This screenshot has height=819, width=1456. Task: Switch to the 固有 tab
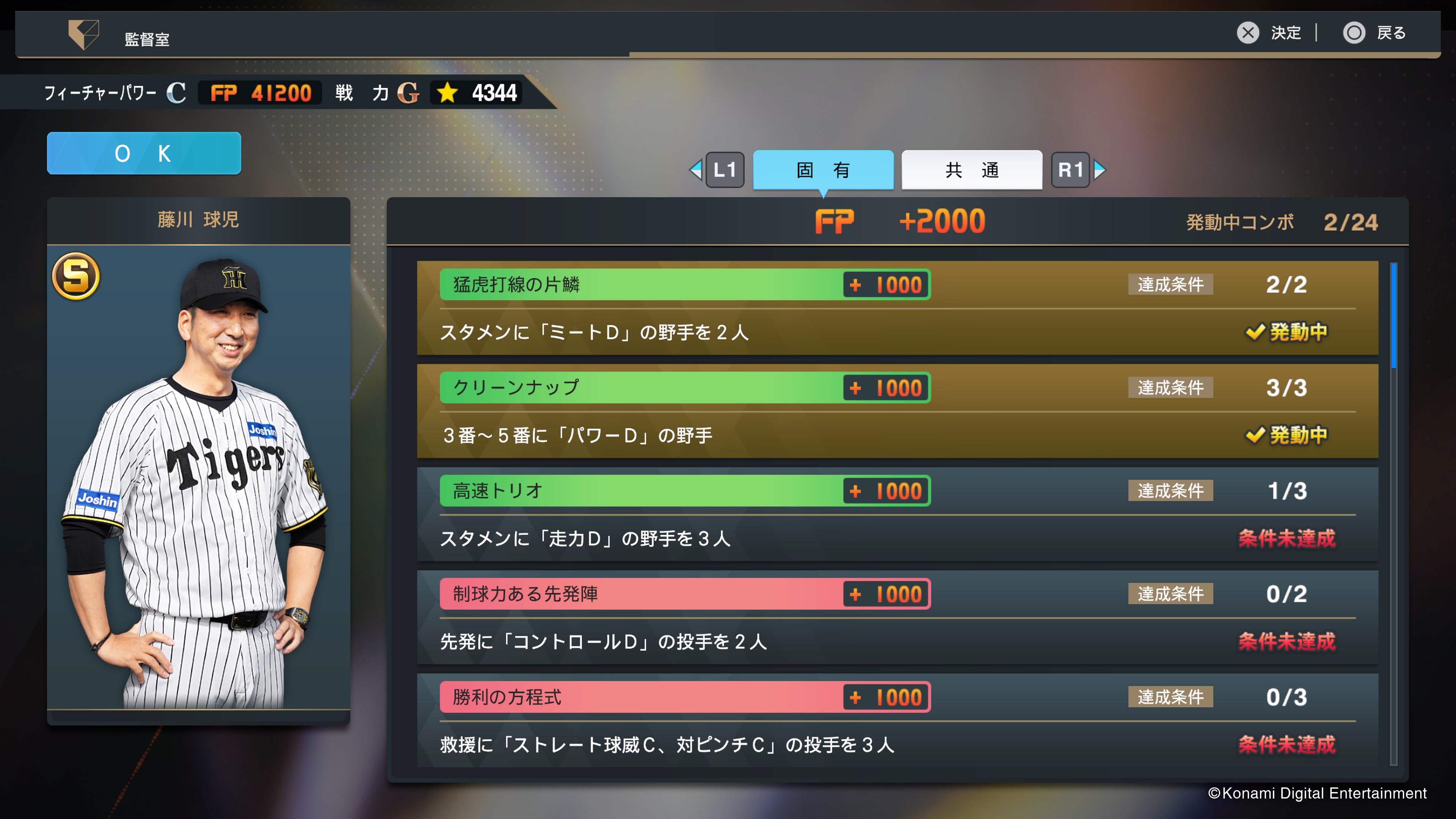823,169
